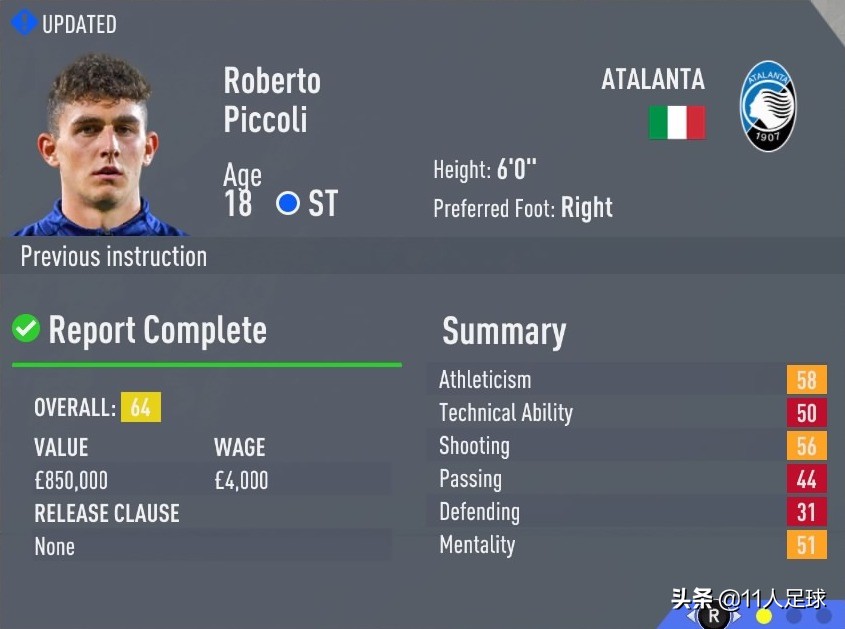
Task: Click Roberto Piccoli's player portrait
Action: point(98,143)
